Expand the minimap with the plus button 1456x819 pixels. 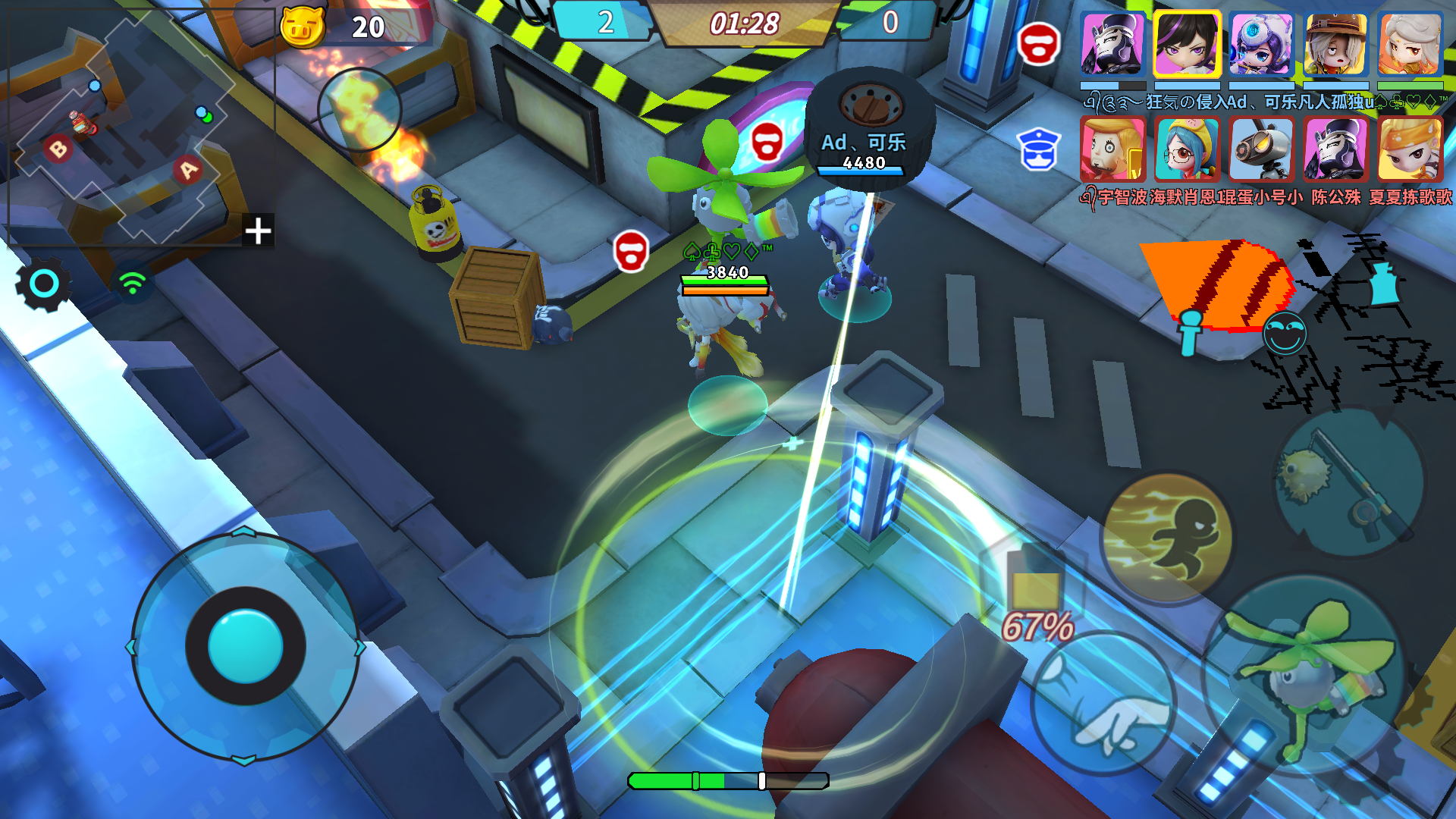click(x=259, y=232)
